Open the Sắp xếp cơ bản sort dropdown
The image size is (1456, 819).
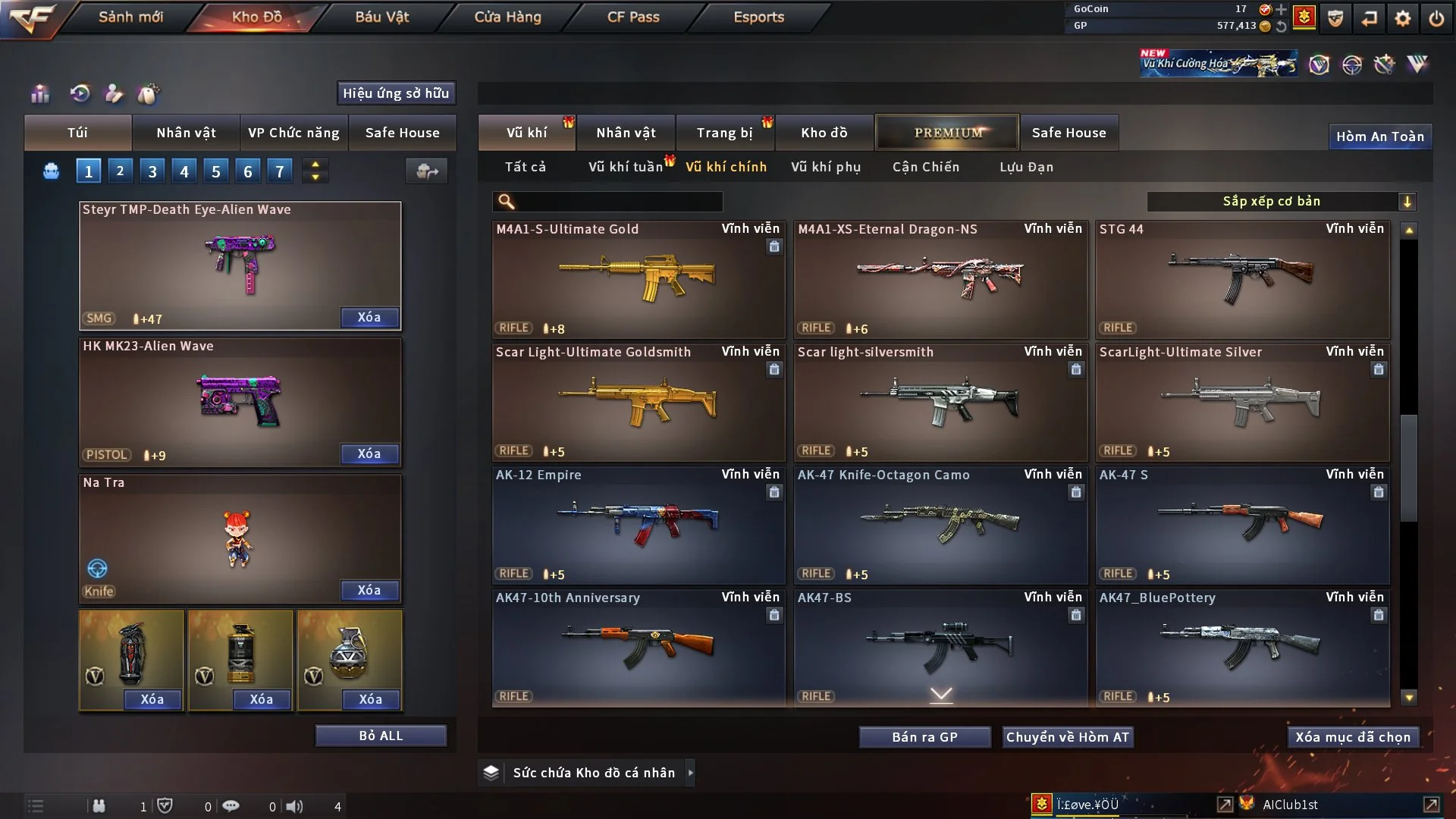pos(1281,201)
